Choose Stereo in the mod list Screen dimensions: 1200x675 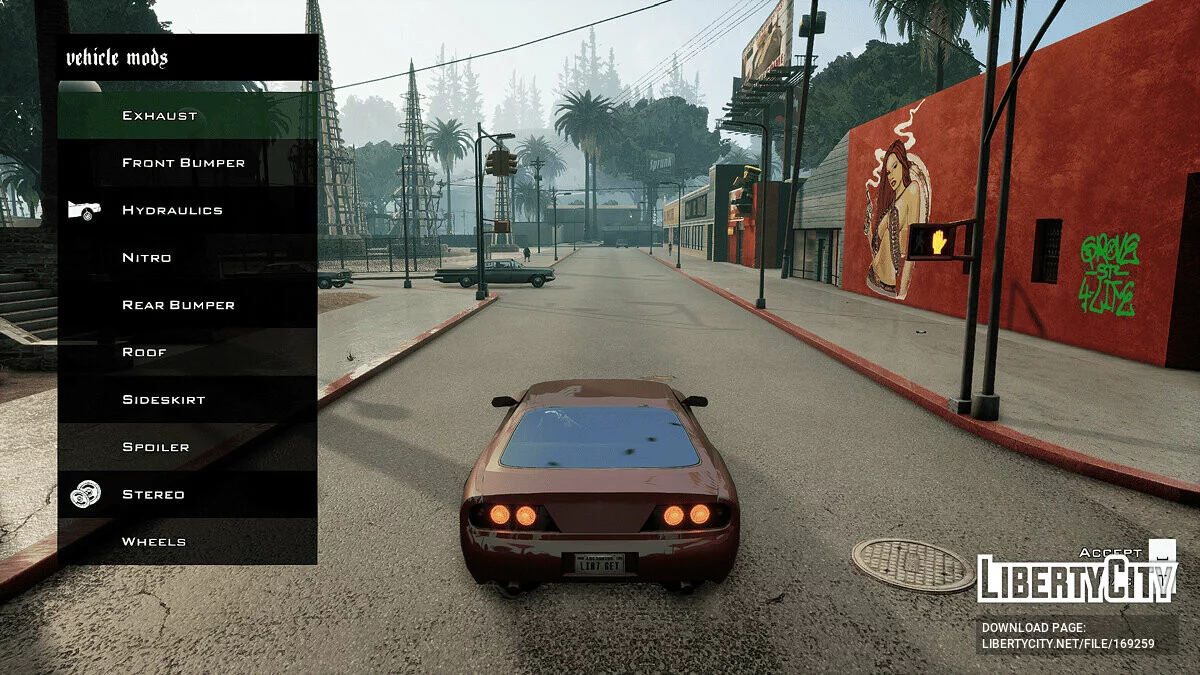[188, 494]
